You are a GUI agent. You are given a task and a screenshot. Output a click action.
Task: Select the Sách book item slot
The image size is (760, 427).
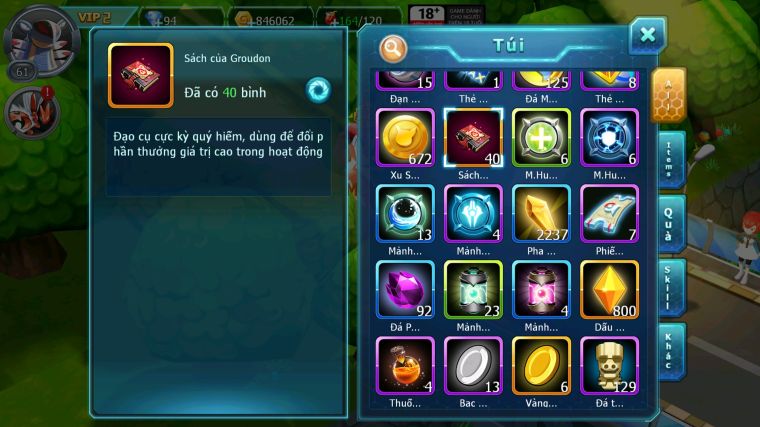[473, 138]
